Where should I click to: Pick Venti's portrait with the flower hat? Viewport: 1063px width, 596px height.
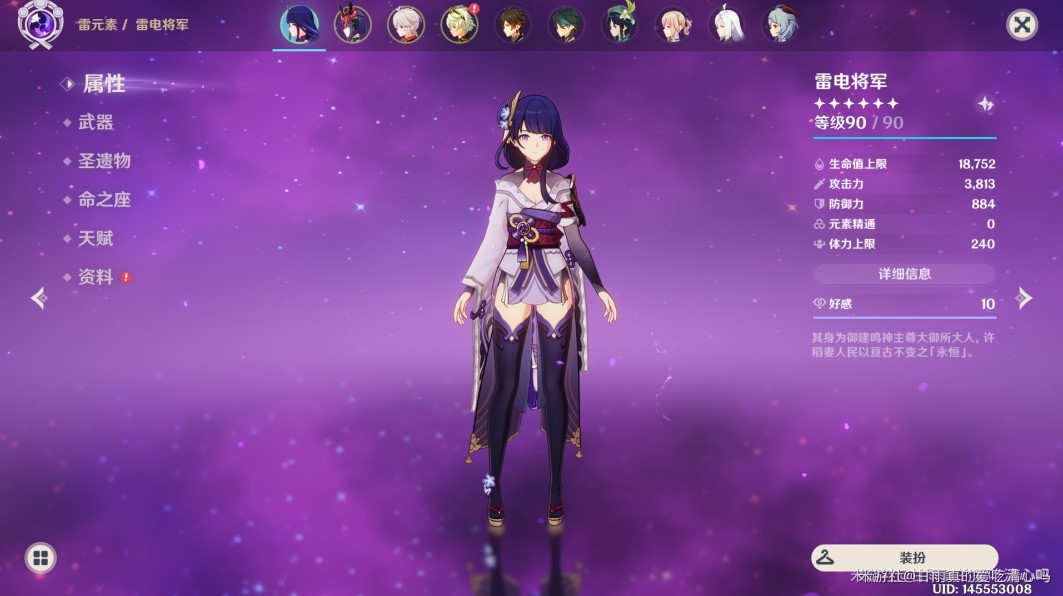[x=620, y=25]
